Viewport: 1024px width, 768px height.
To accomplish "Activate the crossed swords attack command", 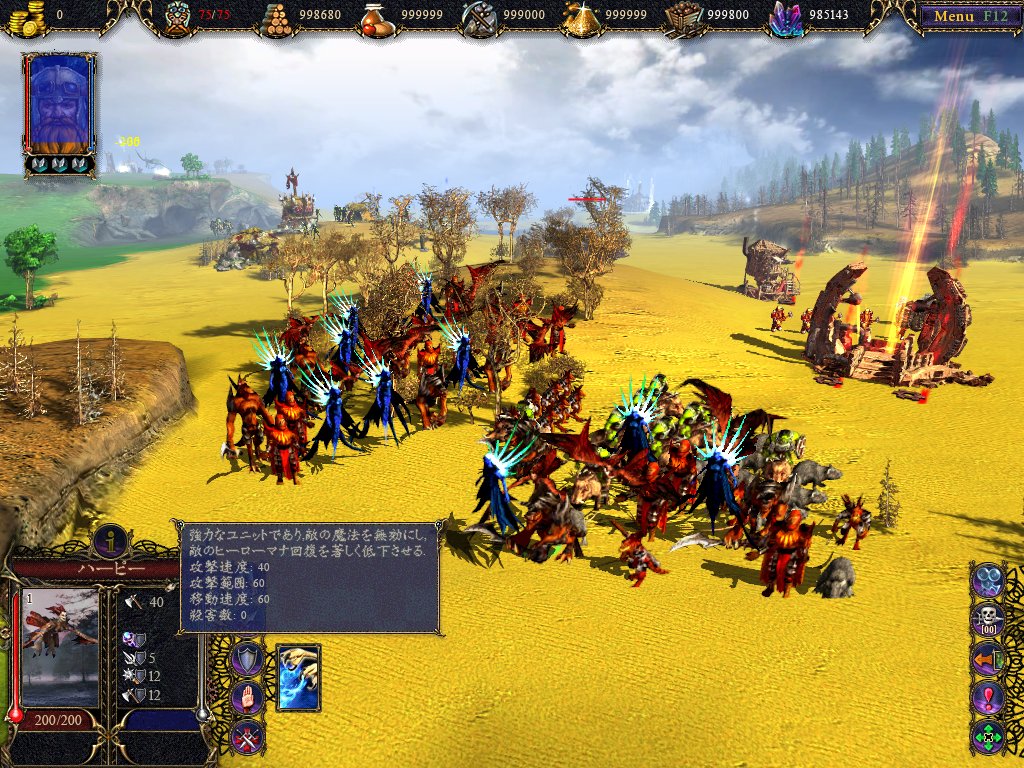I will pyautogui.click(x=247, y=737).
